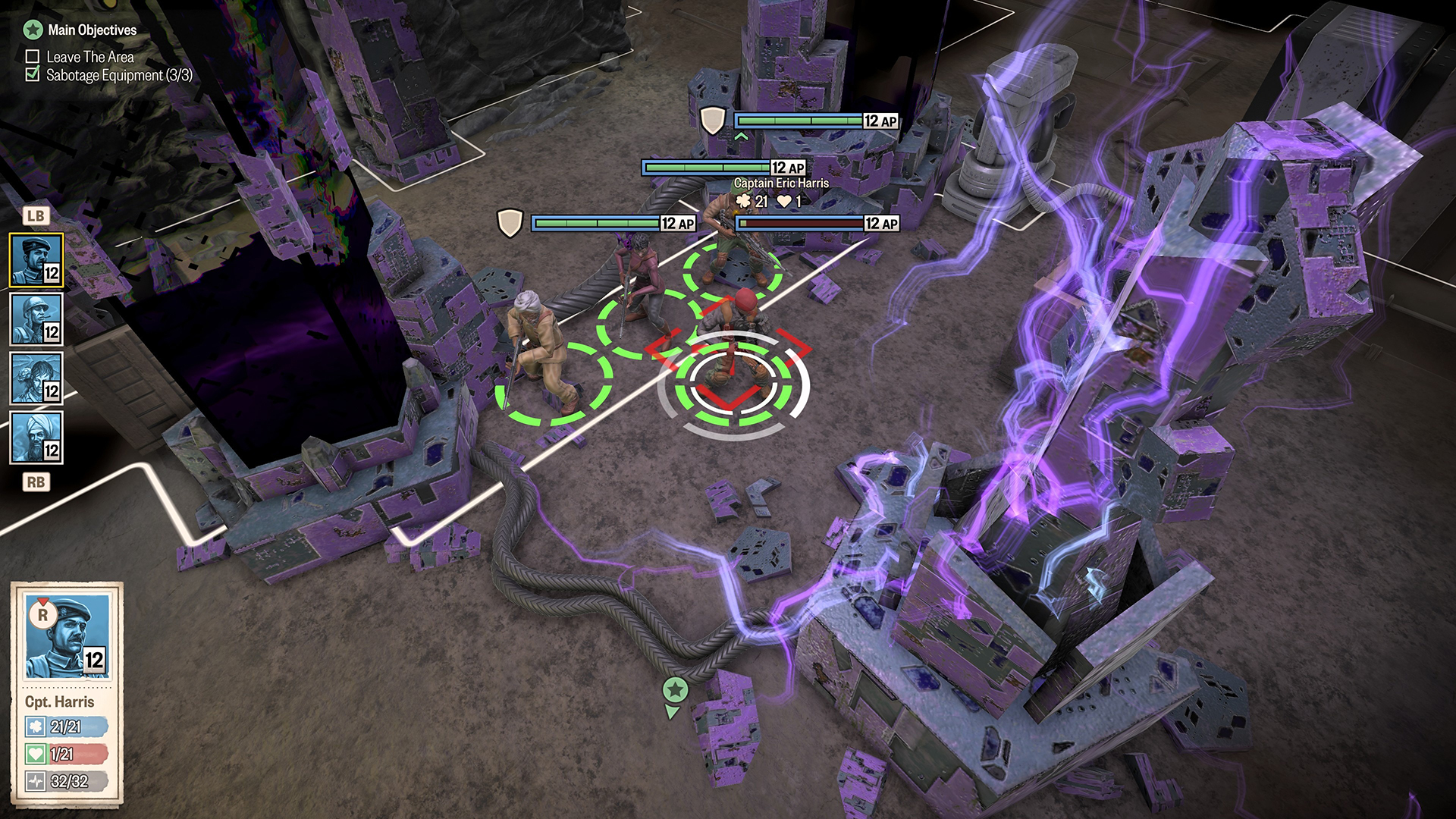The width and height of the screenshot is (1456, 819).
Task: Open Cpt. Harris's large character card portrait
Action: point(67,637)
